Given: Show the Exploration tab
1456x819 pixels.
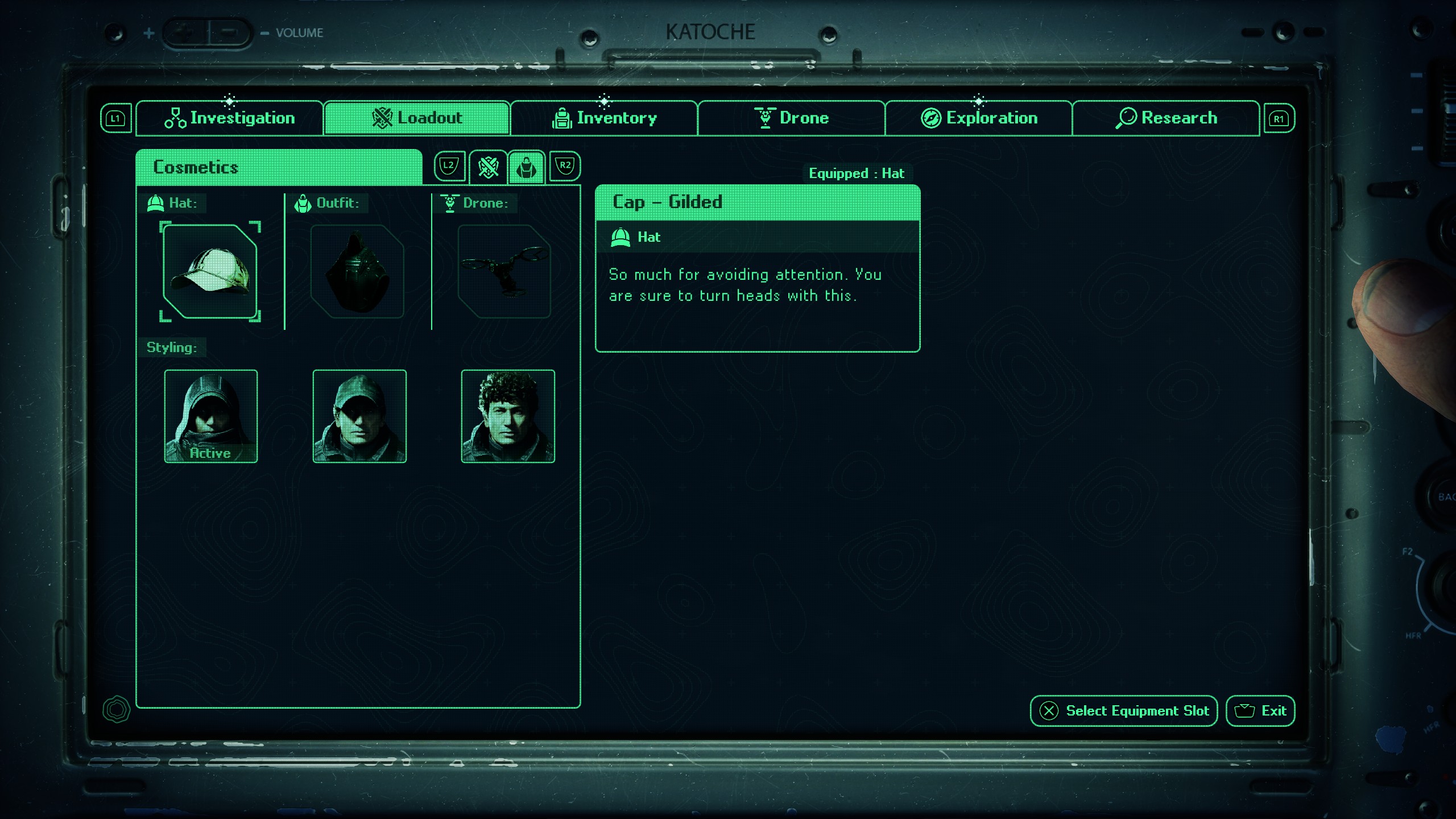Looking at the screenshot, I should pos(979,118).
